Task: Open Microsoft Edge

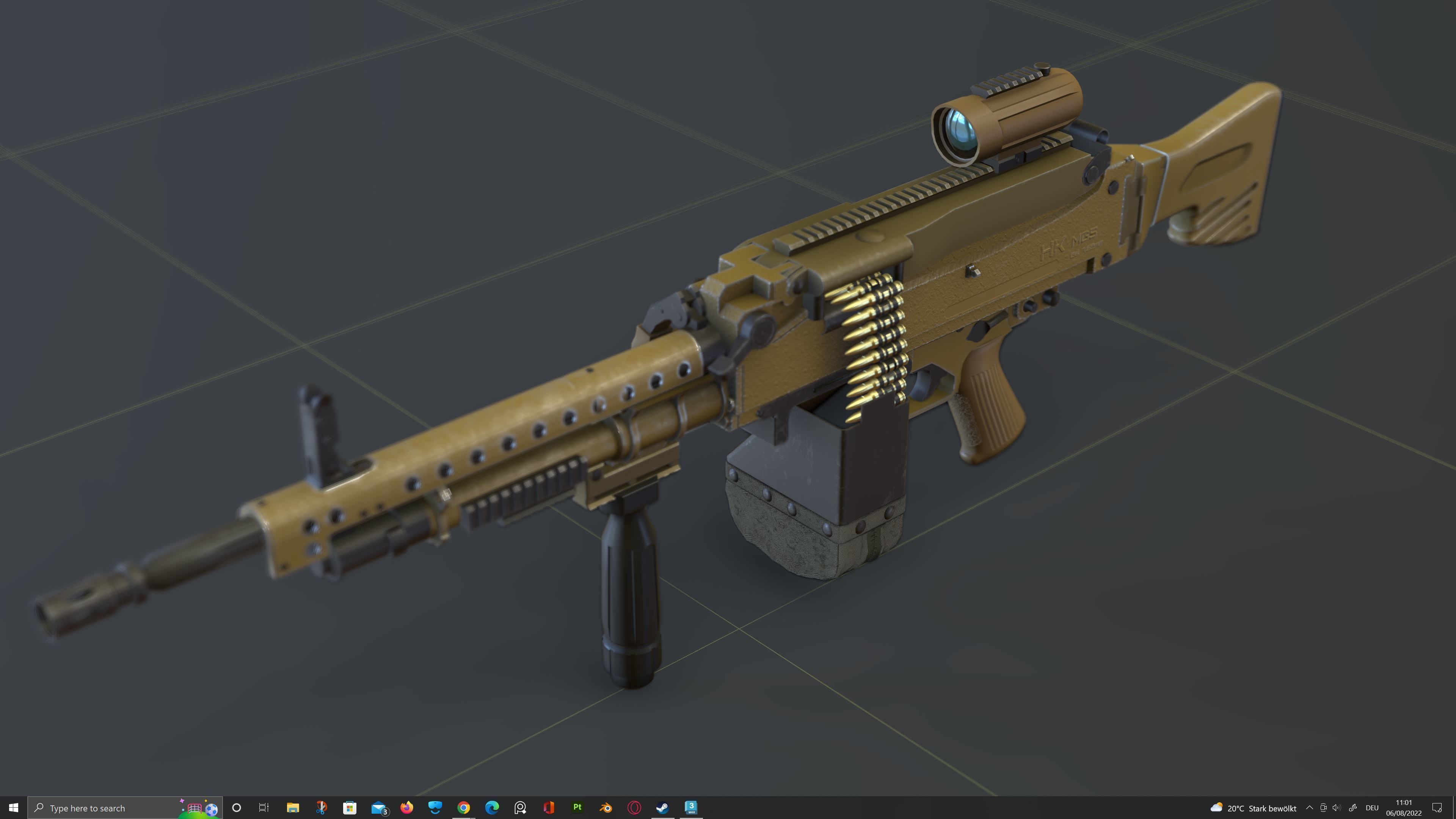Action: tap(492, 807)
